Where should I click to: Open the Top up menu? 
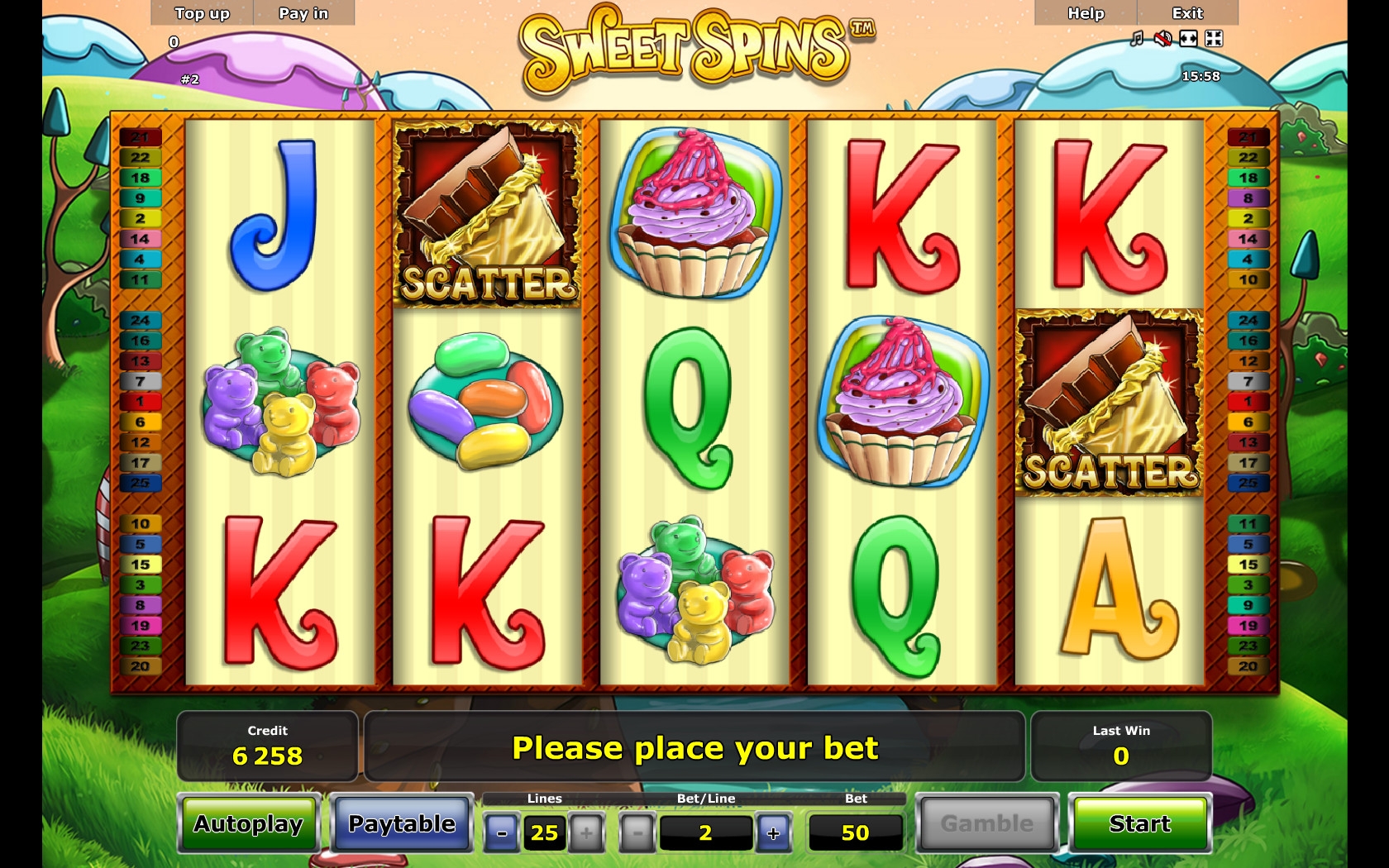coord(202,13)
